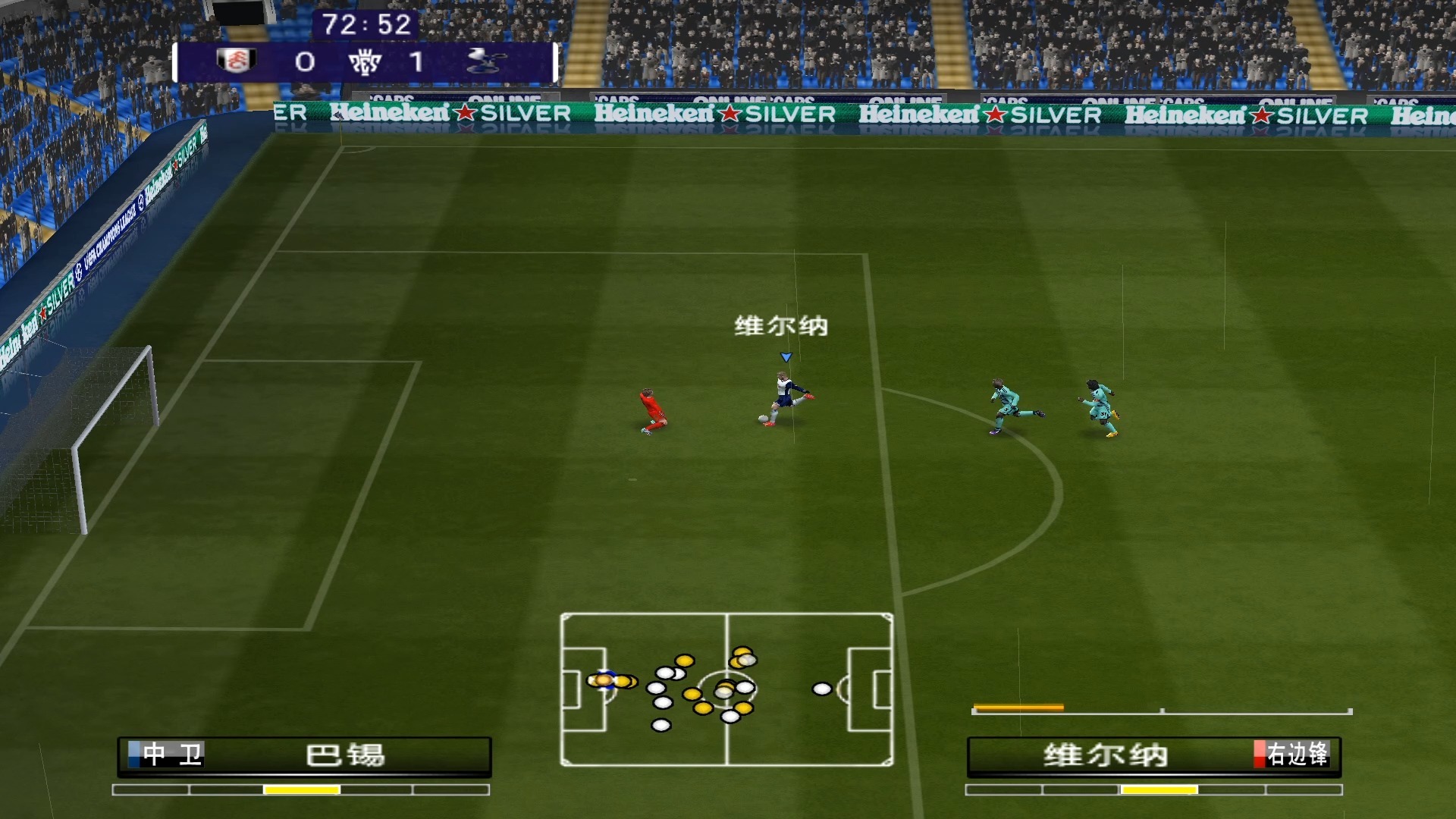Click the blue cursor marker above 维尔纳
Screen dimensions: 1456x819
(786, 357)
